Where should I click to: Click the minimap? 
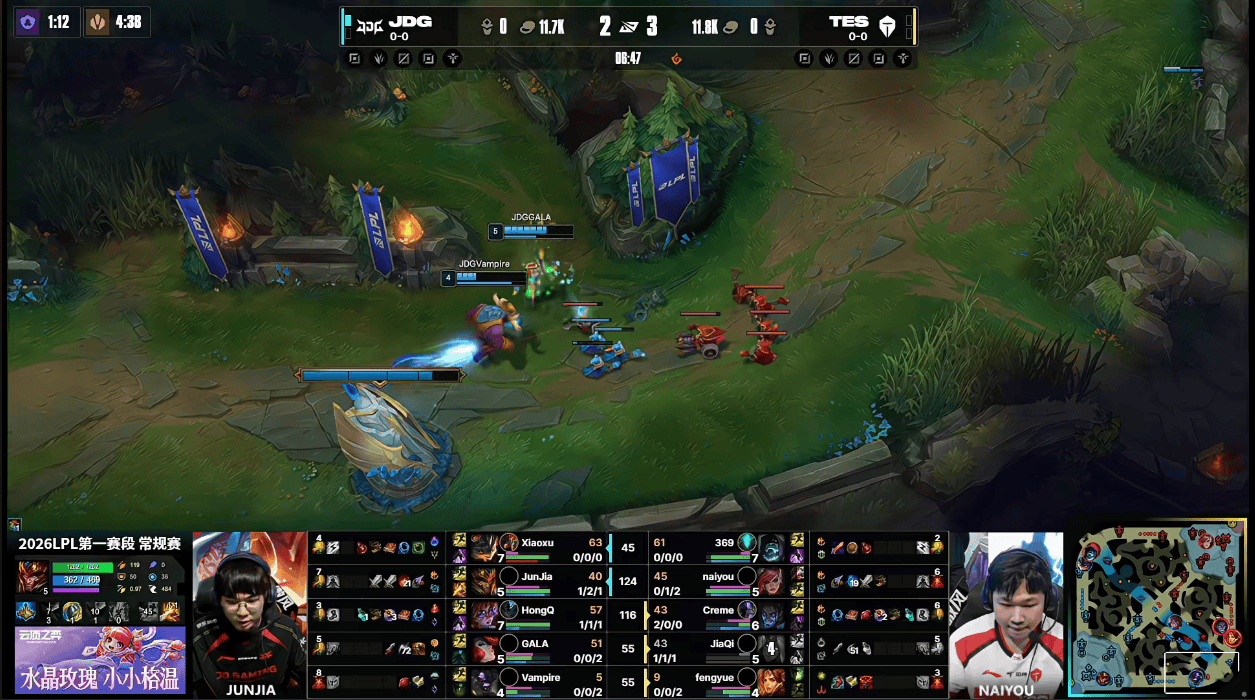(1158, 608)
